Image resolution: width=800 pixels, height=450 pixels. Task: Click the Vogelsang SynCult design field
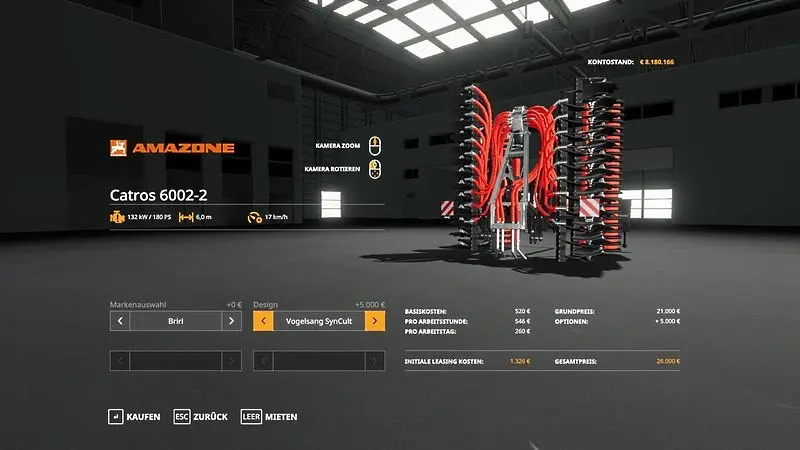click(319, 321)
